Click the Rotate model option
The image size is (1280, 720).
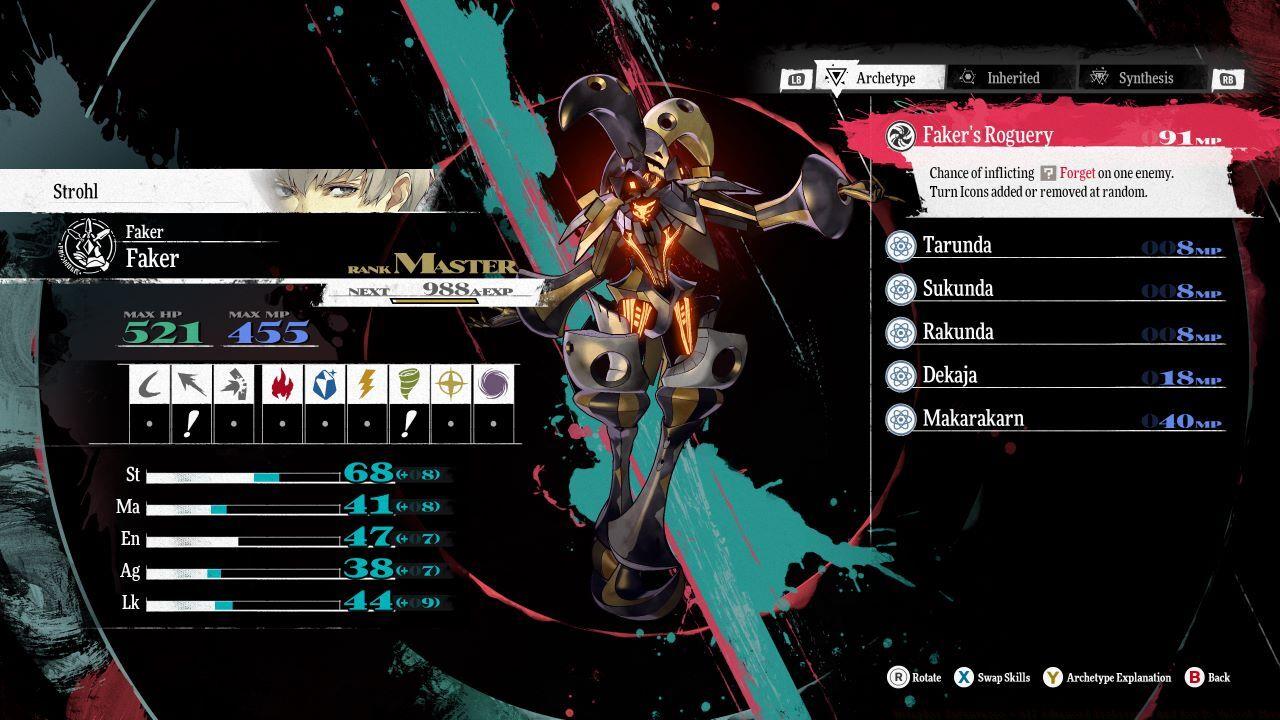pyautogui.click(x=914, y=678)
